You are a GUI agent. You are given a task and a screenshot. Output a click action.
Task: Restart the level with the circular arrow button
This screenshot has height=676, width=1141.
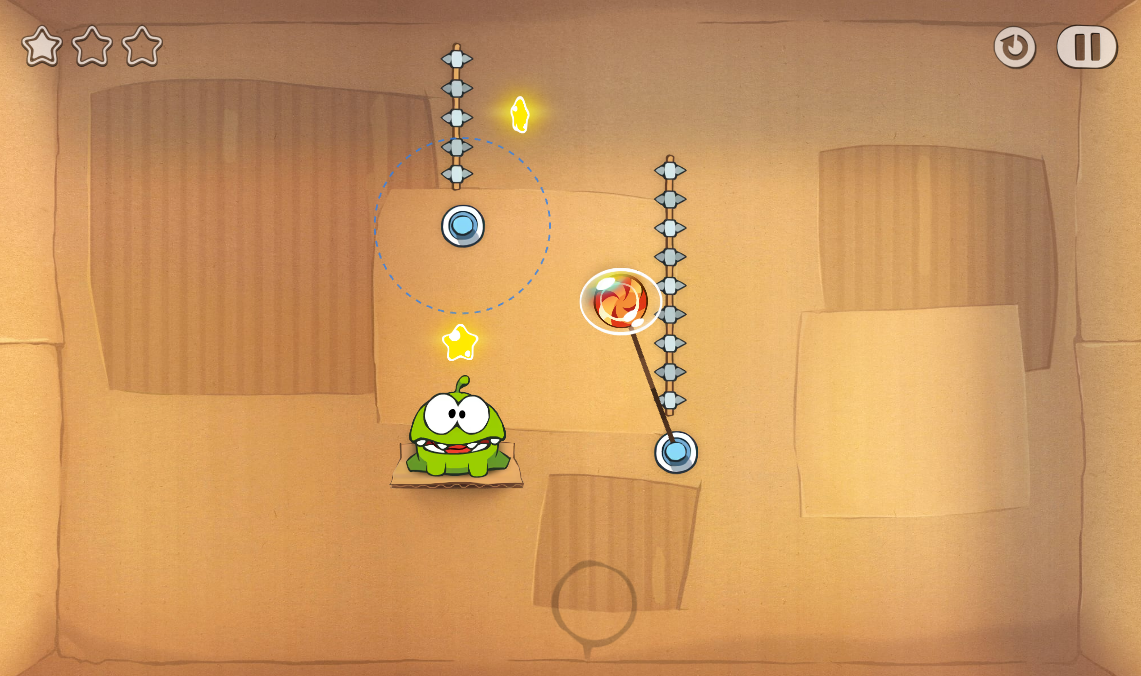tap(1014, 47)
